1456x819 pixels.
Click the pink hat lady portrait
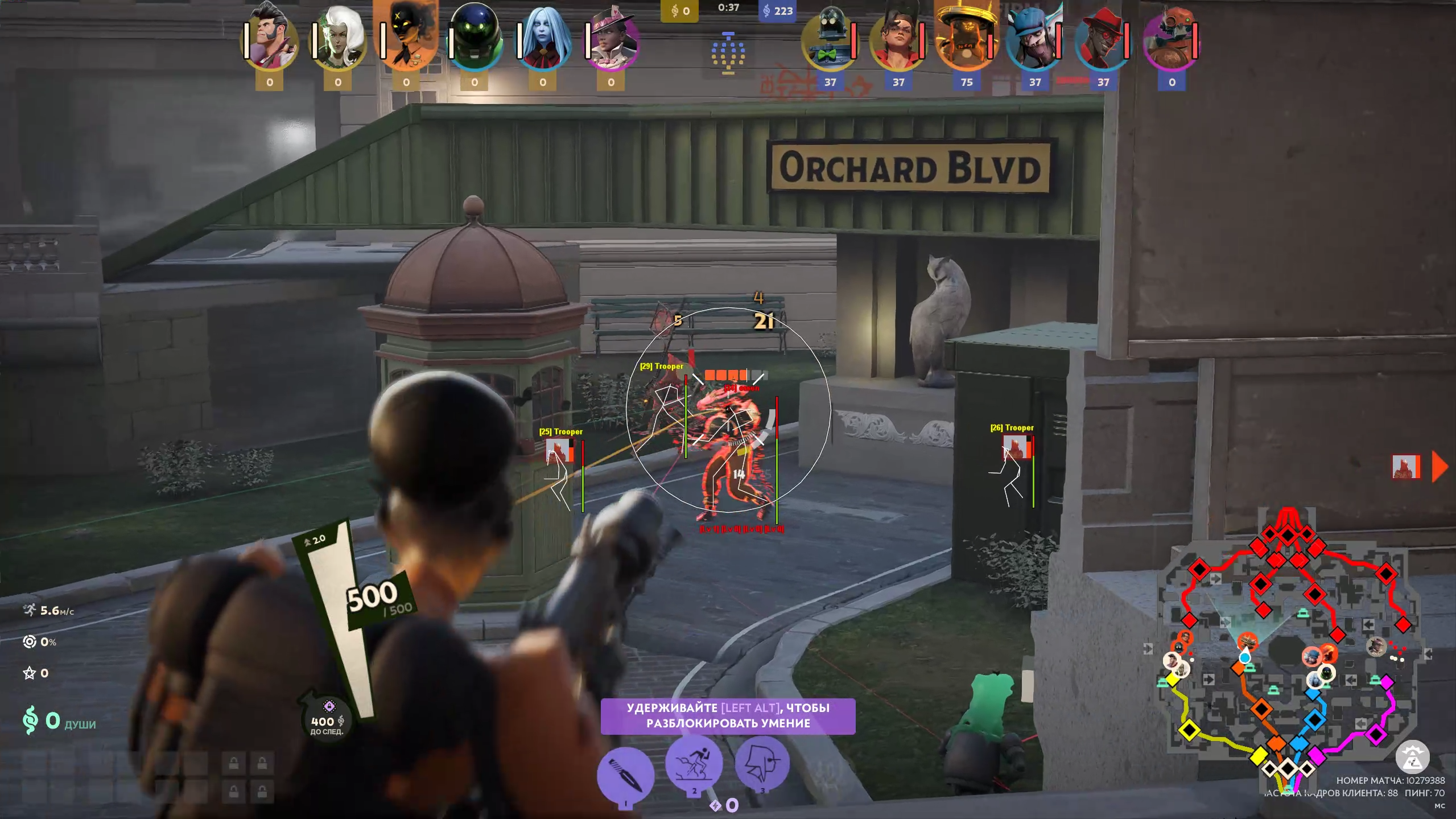[612, 38]
